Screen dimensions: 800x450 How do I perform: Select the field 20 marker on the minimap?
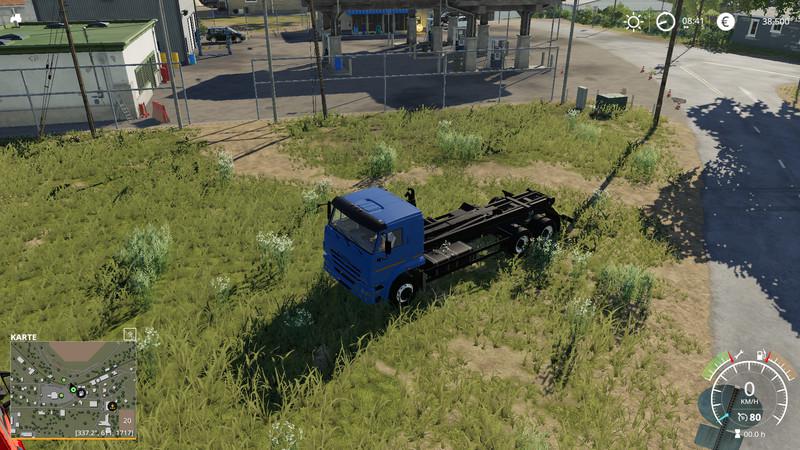pos(126,421)
